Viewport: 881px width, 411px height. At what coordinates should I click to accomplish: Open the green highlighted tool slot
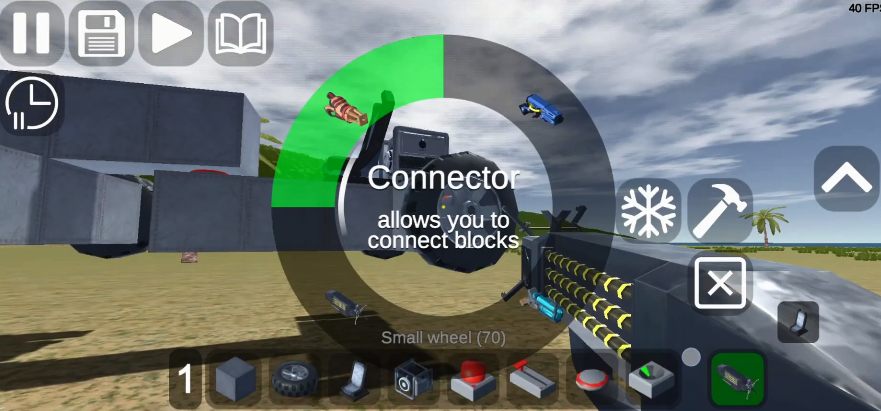tap(738, 380)
